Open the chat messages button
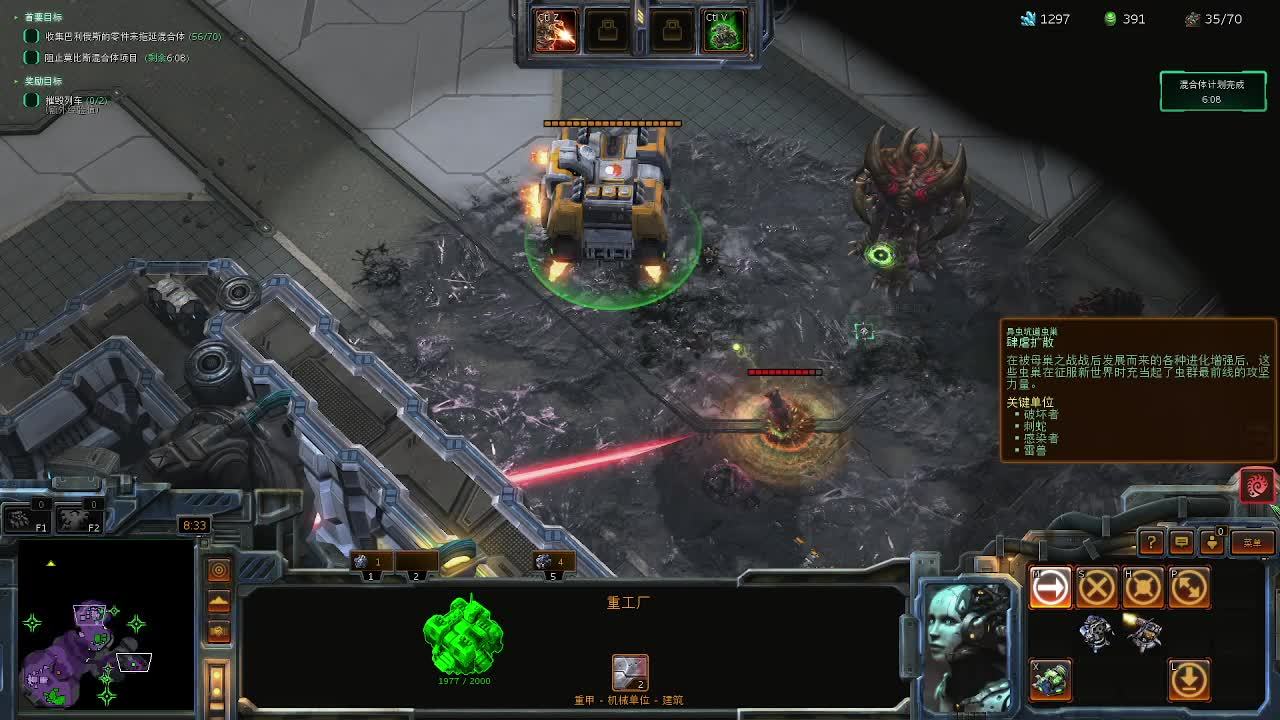This screenshot has width=1280, height=720. point(1181,542)
